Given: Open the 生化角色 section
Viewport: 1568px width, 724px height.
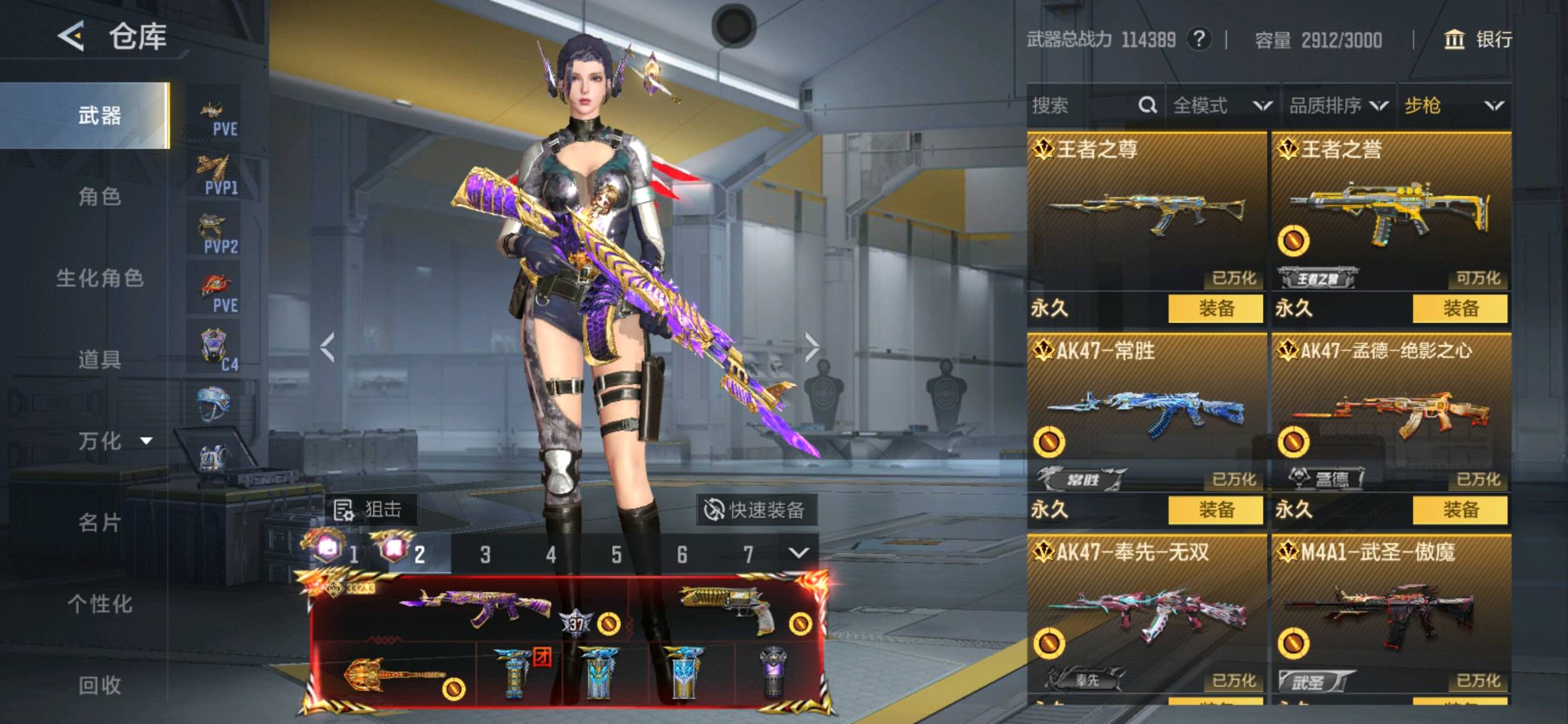Looking at the screenshot, I should [x=99, y=278].
